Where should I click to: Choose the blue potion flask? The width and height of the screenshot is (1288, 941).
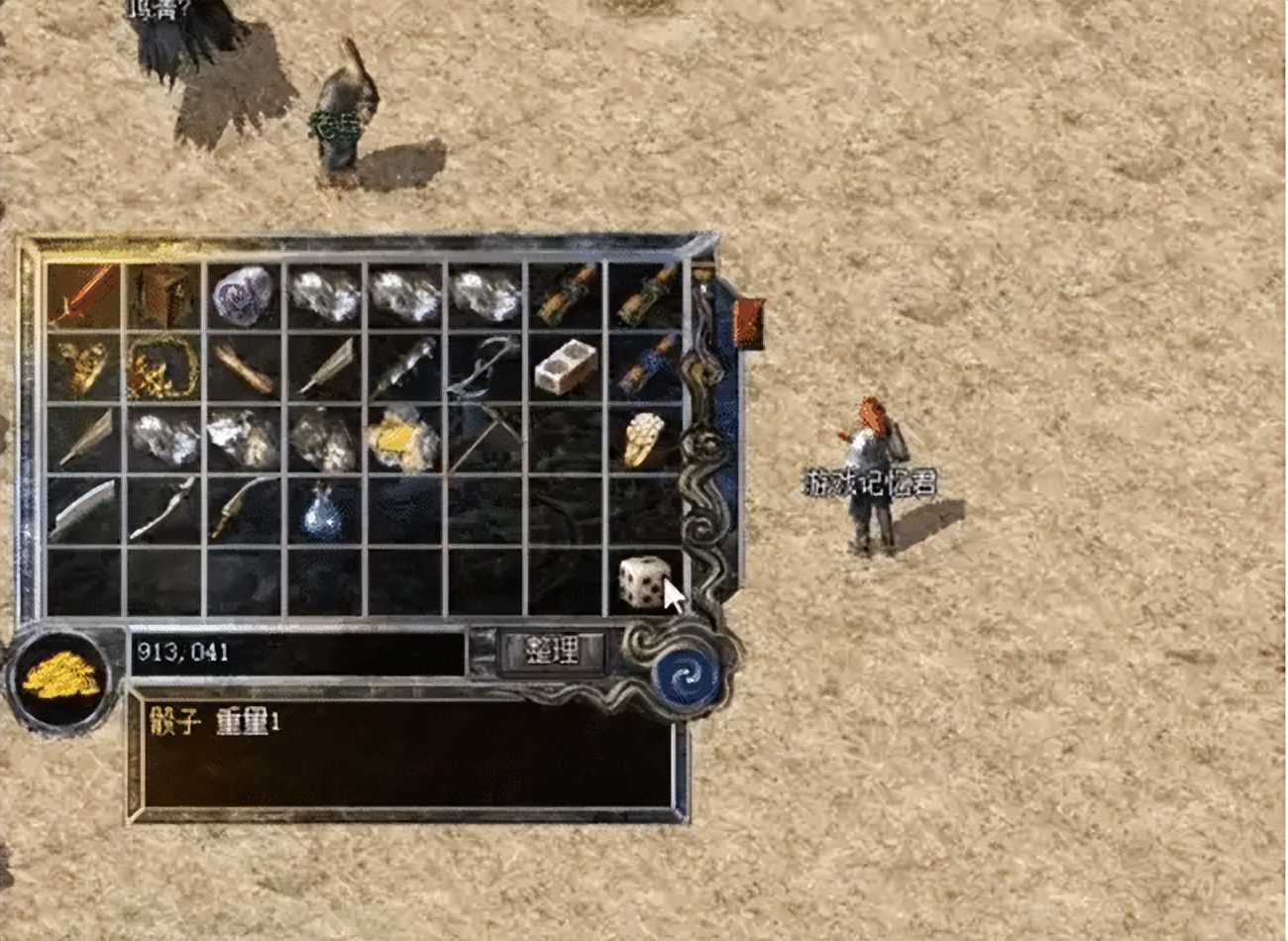(x=324, y=511)
